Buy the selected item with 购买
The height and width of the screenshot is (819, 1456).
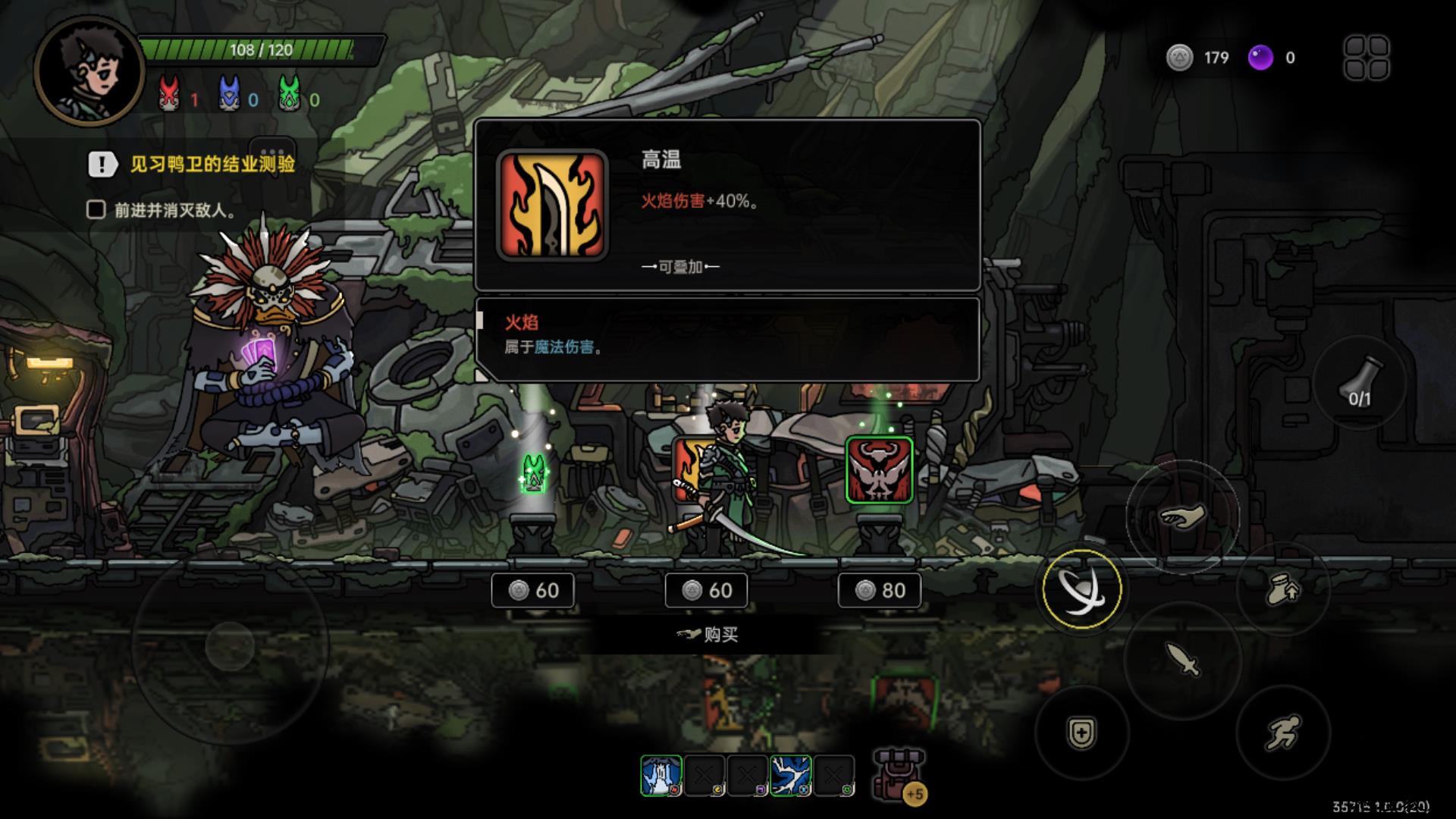coord(709,634)
